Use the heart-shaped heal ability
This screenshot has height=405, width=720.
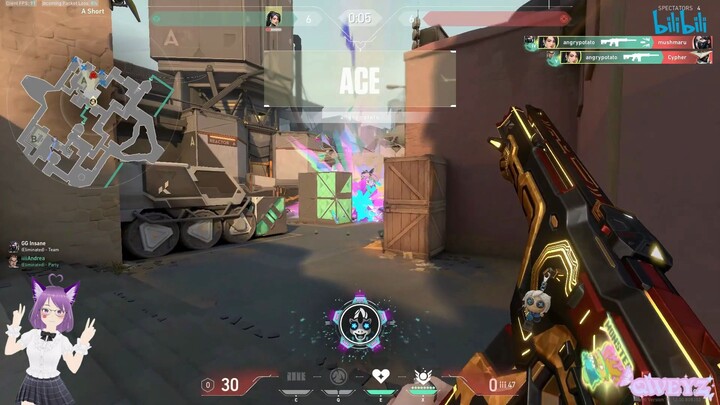[380, 376]
